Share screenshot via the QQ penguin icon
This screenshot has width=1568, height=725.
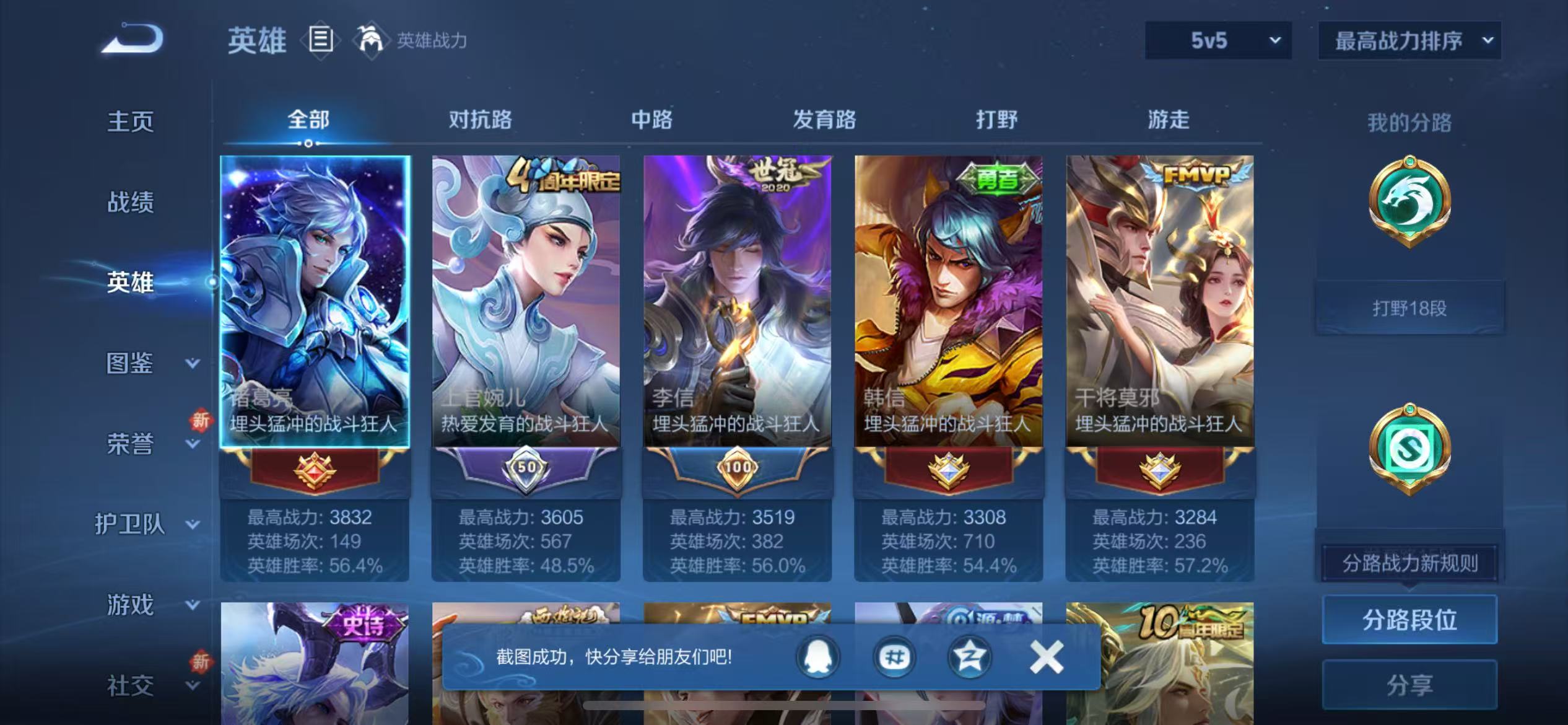(x=817, y=657)
